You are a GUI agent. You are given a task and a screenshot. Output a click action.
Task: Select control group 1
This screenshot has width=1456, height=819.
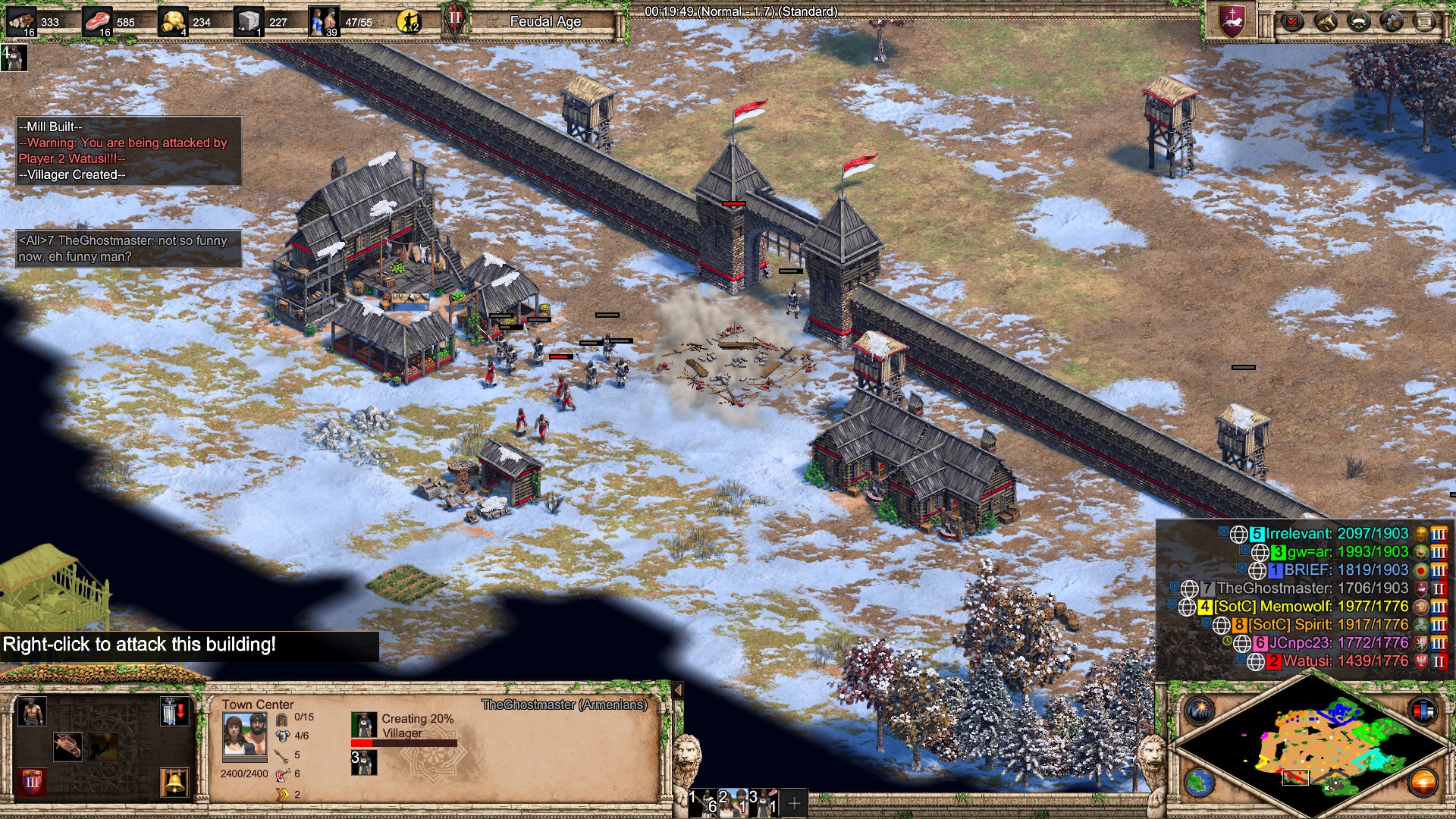pos(704,802)
